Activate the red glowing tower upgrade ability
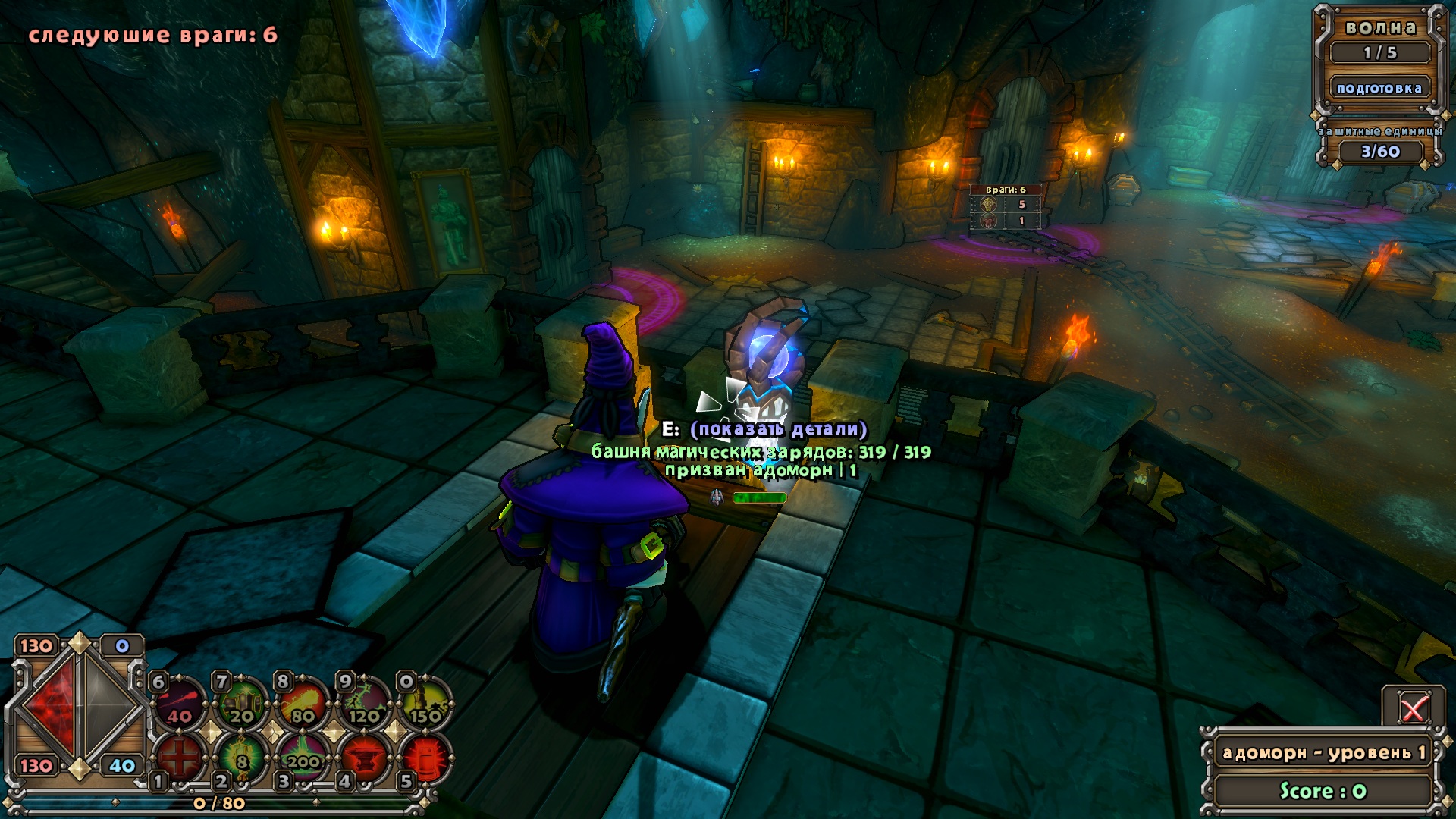This screenshot has height=819, width=1456. pyautogui.click(x=425, y=757)
